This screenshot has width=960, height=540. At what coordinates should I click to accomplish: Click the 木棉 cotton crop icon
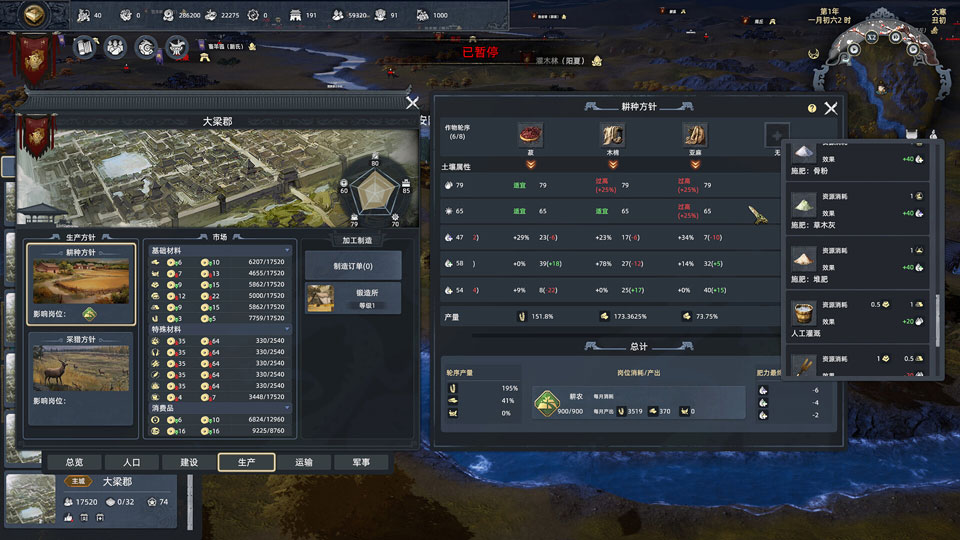click(x=612, y=135)
